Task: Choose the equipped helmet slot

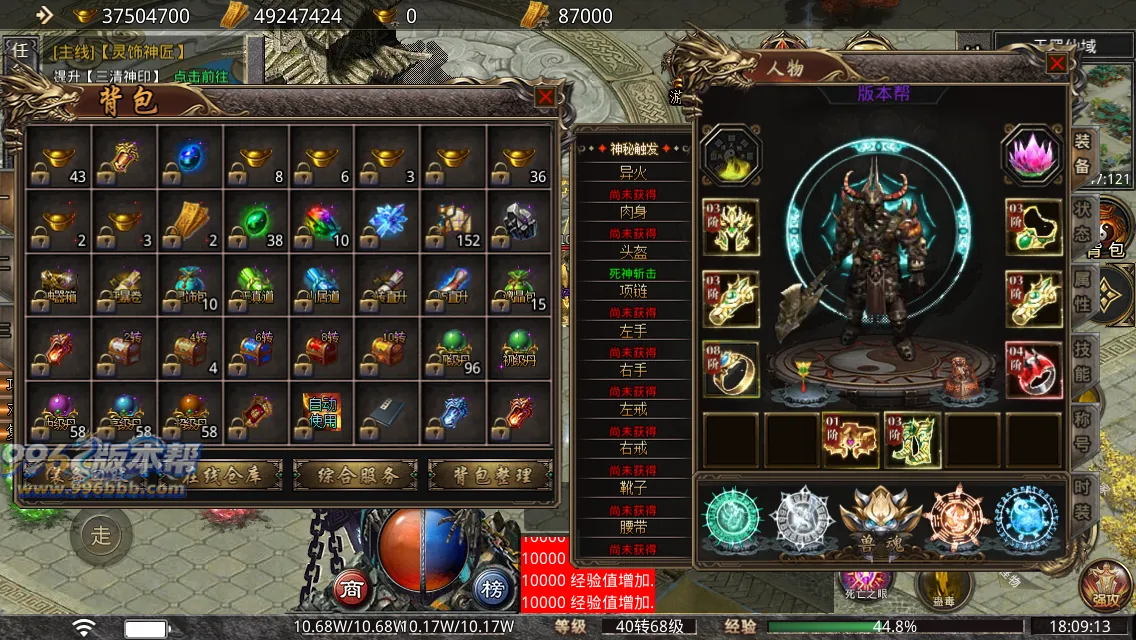Action: point(730,227)
